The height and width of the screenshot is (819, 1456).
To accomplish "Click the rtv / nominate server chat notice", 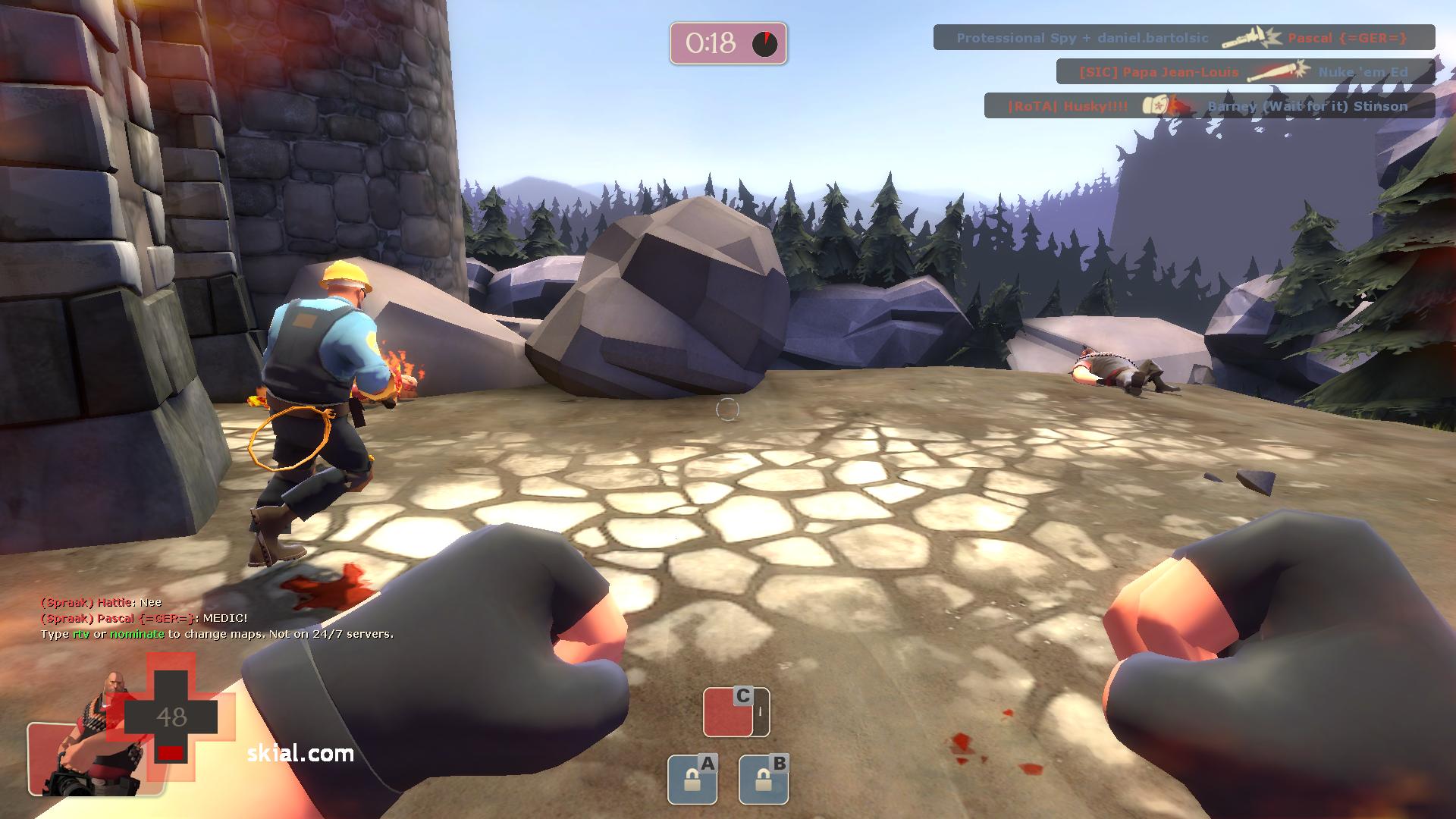I will point(217,634).
